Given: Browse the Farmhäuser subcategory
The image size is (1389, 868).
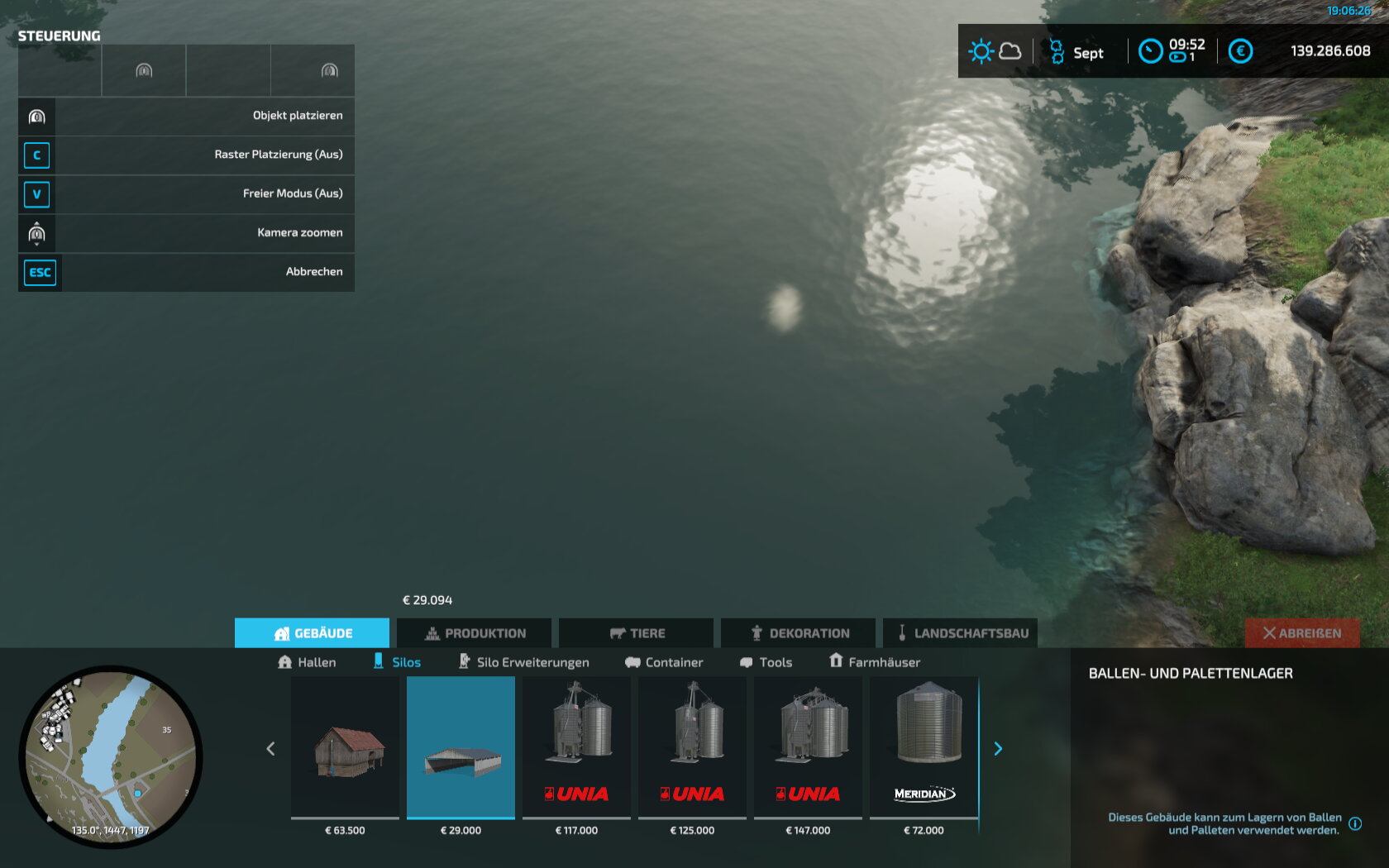Looking at the screenshot, I should (x=875, y=662).
